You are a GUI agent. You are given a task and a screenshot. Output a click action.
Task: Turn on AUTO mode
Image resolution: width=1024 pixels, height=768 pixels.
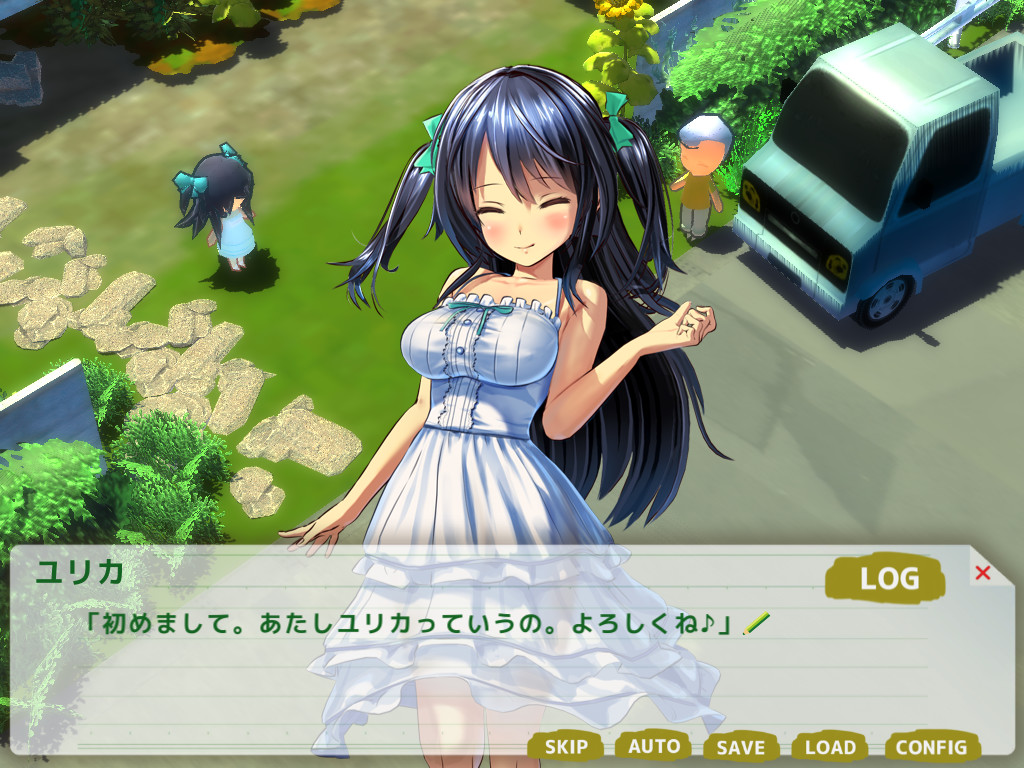[654, 745]
